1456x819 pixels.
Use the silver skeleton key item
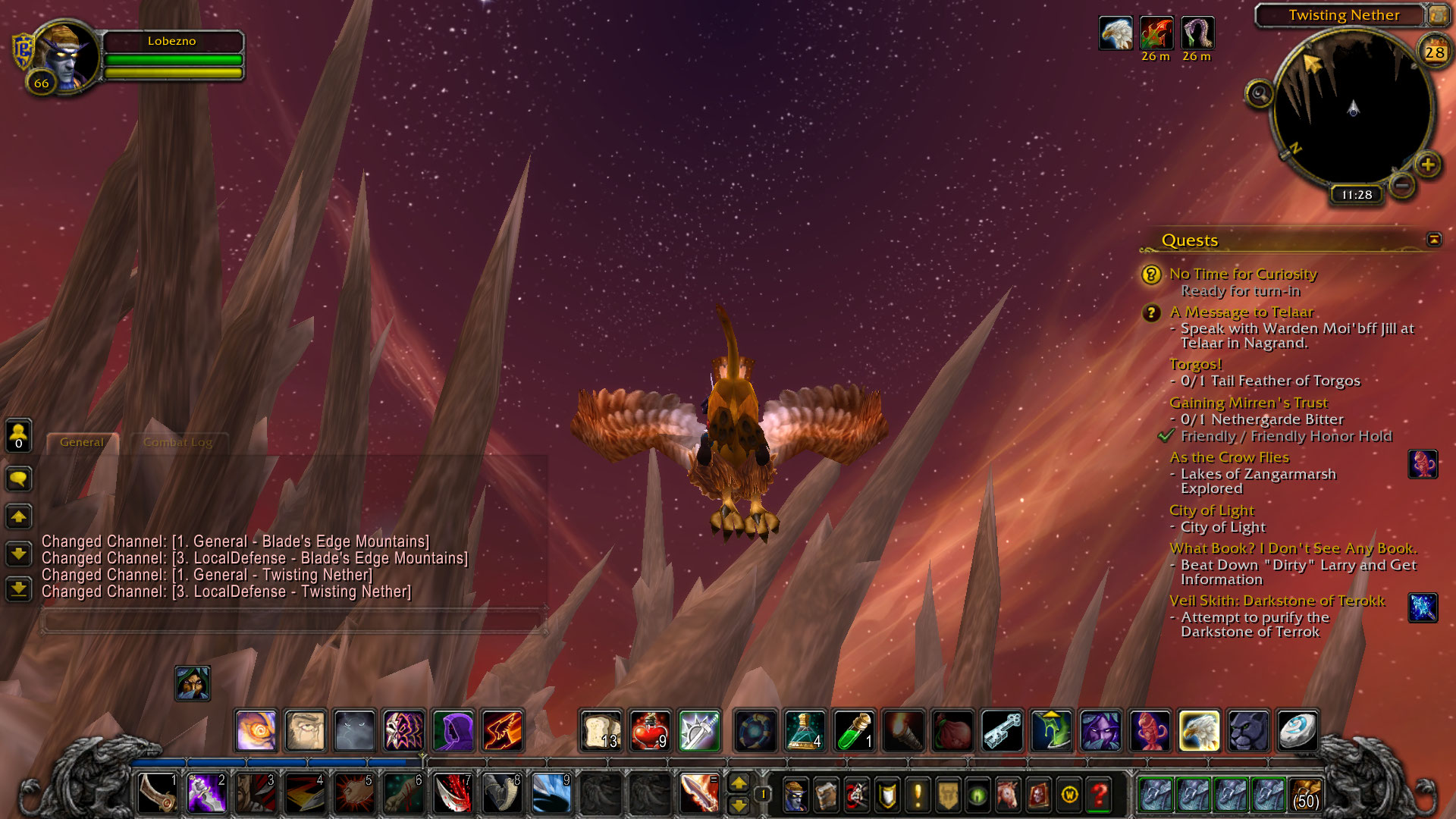coord(1002,731)
